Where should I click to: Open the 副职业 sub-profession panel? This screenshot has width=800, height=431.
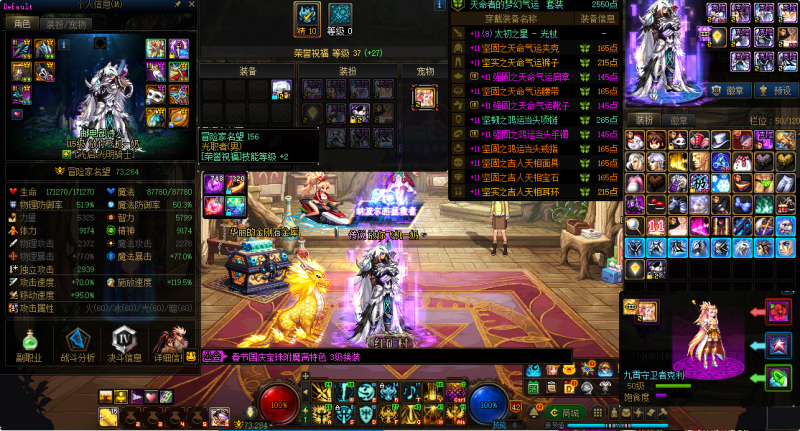(x=25, y=343)
